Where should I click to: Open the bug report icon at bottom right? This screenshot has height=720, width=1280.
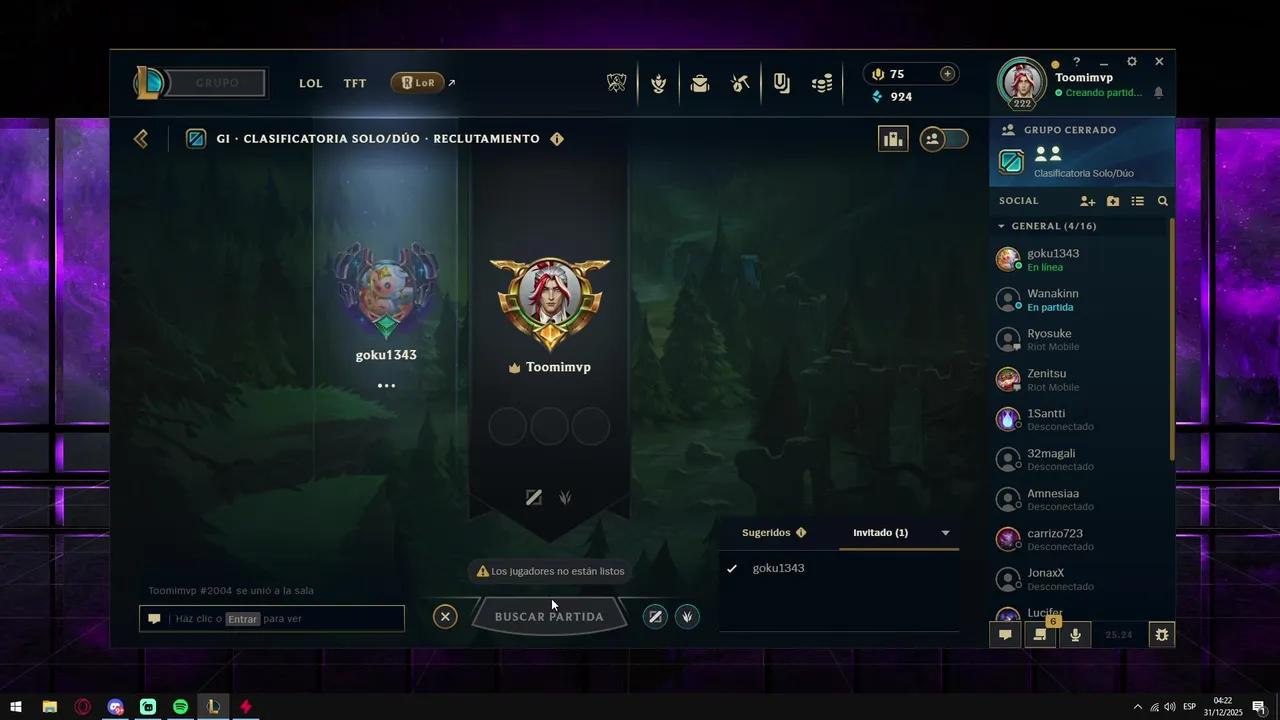click(1162, 634)
